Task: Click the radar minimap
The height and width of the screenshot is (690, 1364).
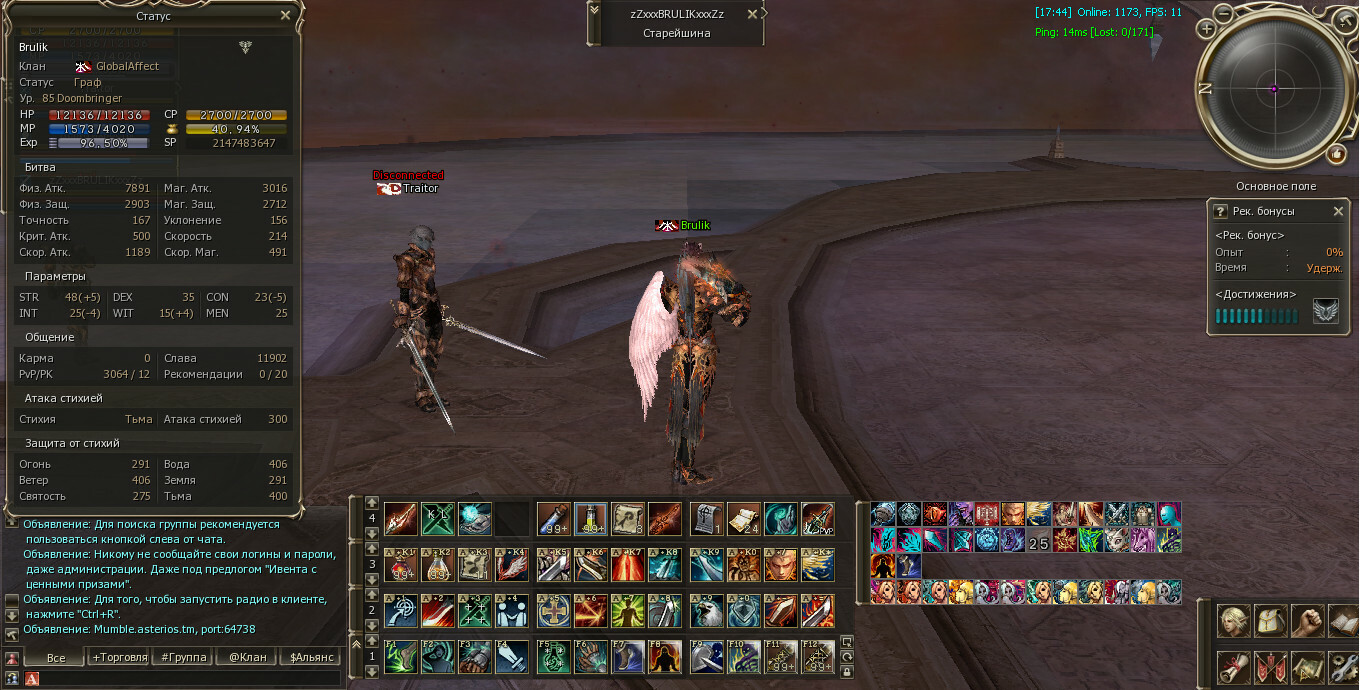Action: pos(1274,89)
